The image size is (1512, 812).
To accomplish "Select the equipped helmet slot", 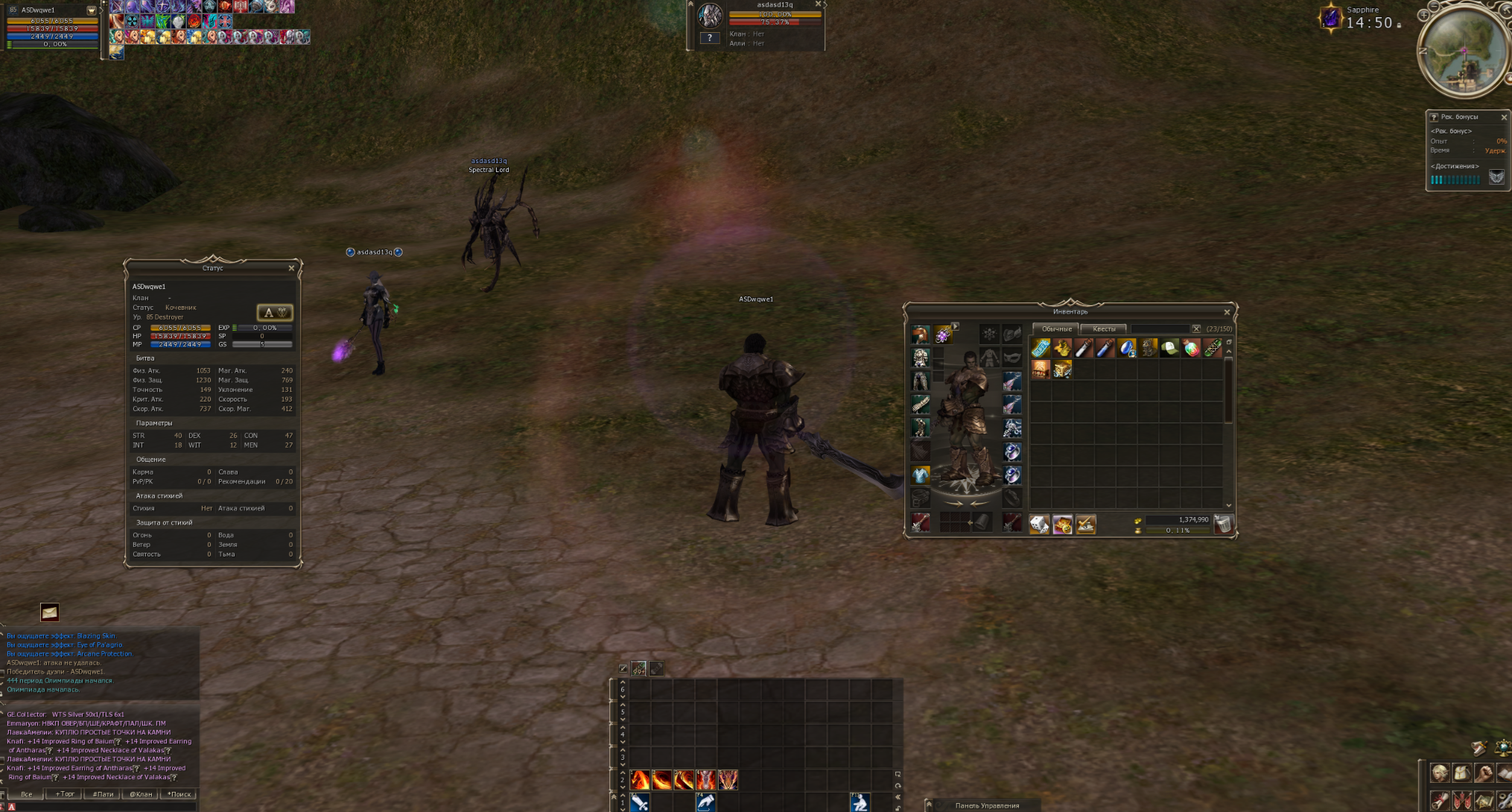I will tap(921, 334).
